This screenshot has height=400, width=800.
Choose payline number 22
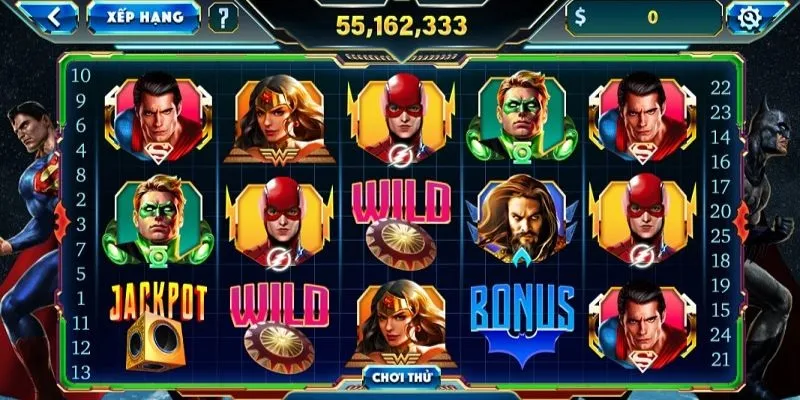coord(719,87)
